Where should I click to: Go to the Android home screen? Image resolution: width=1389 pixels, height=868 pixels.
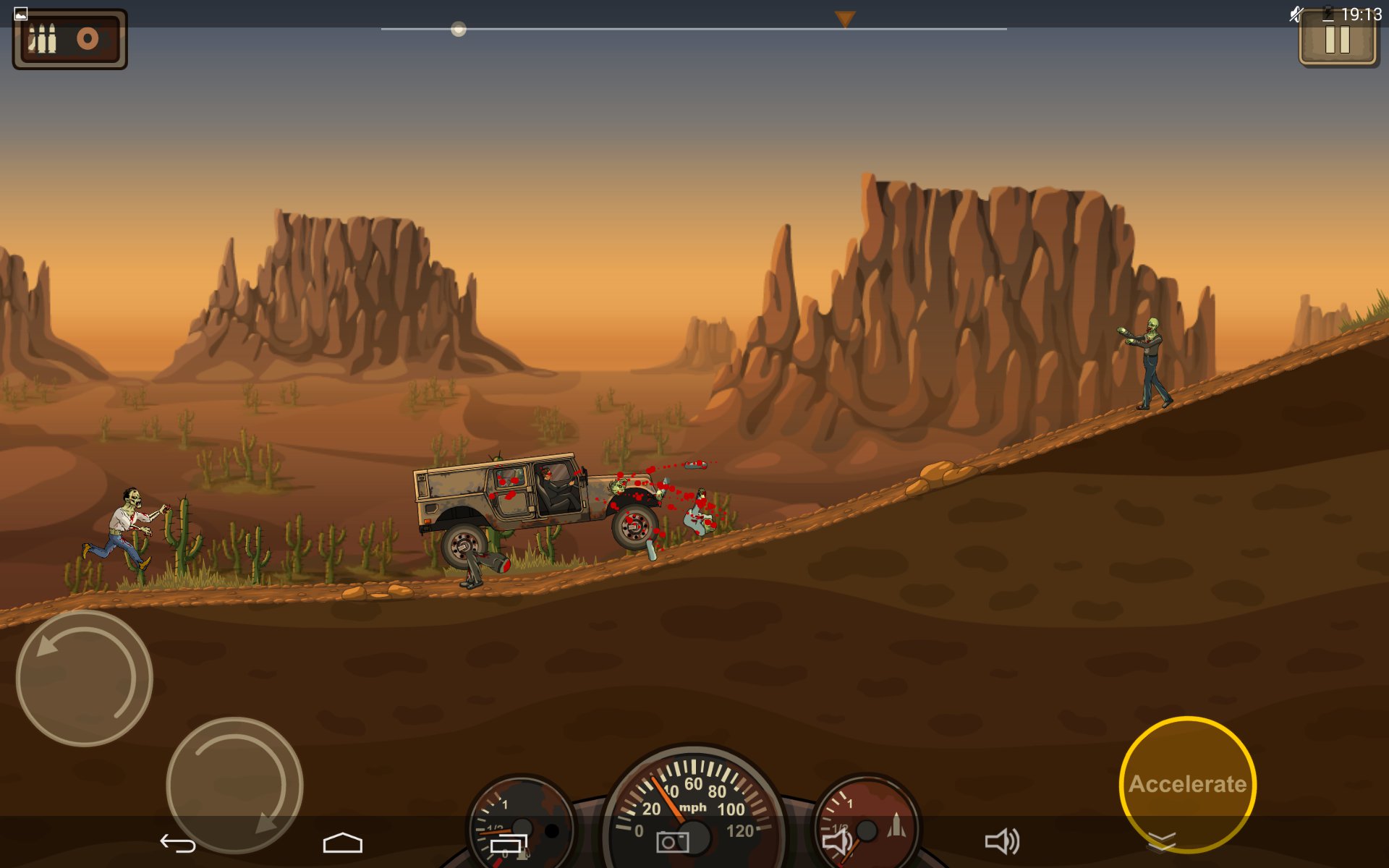pyautogui.click(x=342, y=843)
